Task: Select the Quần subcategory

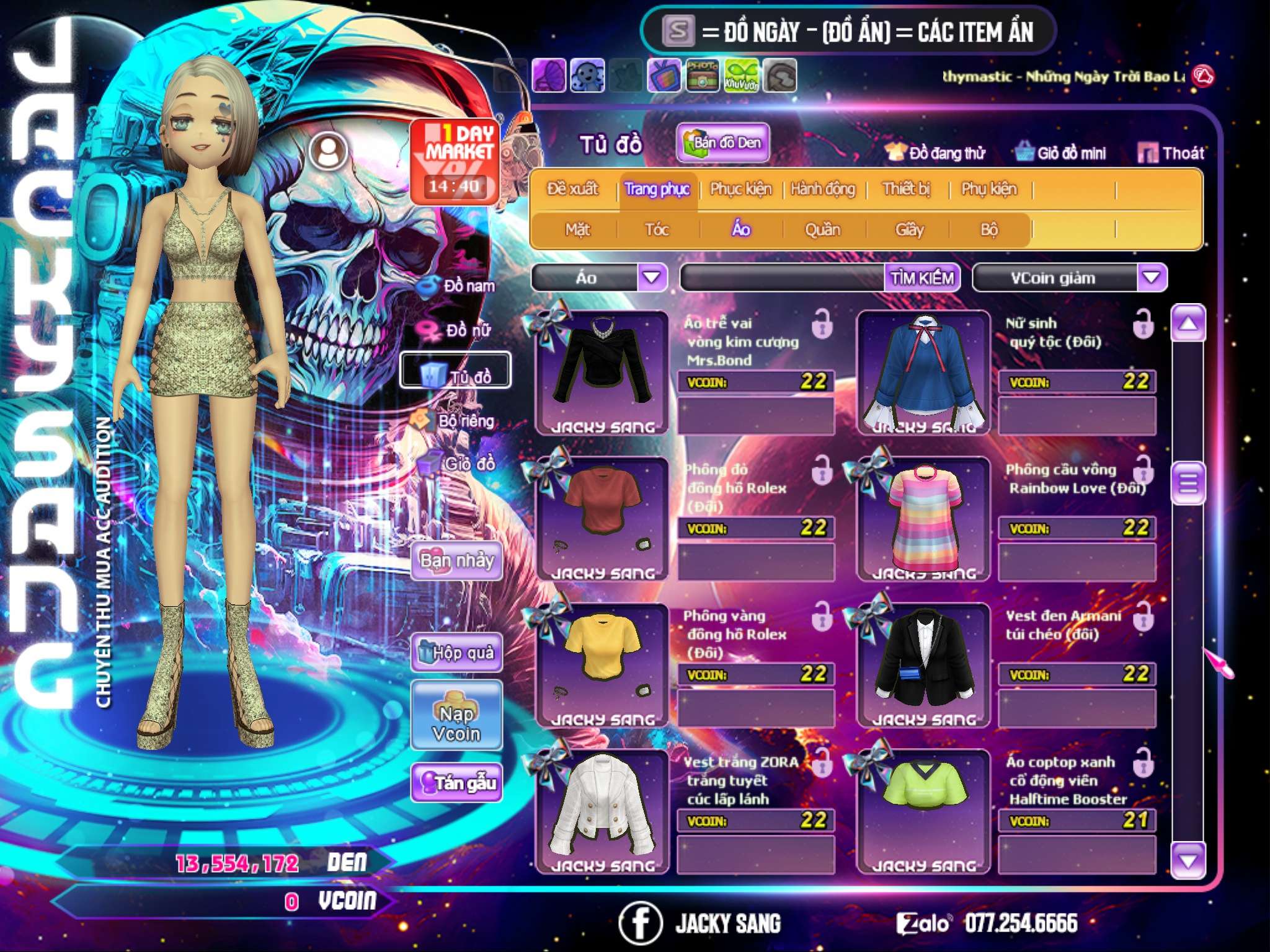Action: click(x=822, y=230)
